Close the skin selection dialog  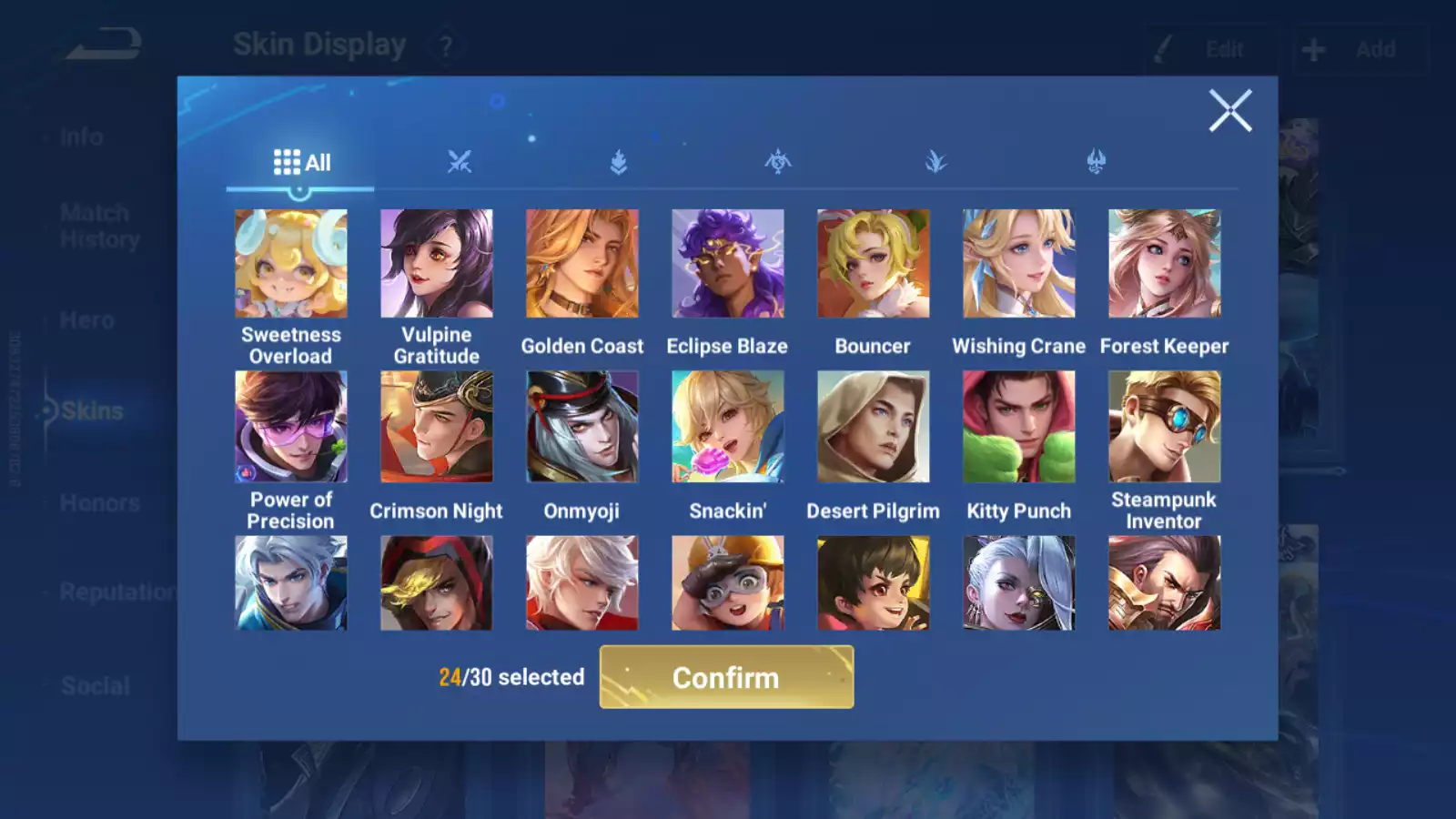click(1229, 111)
